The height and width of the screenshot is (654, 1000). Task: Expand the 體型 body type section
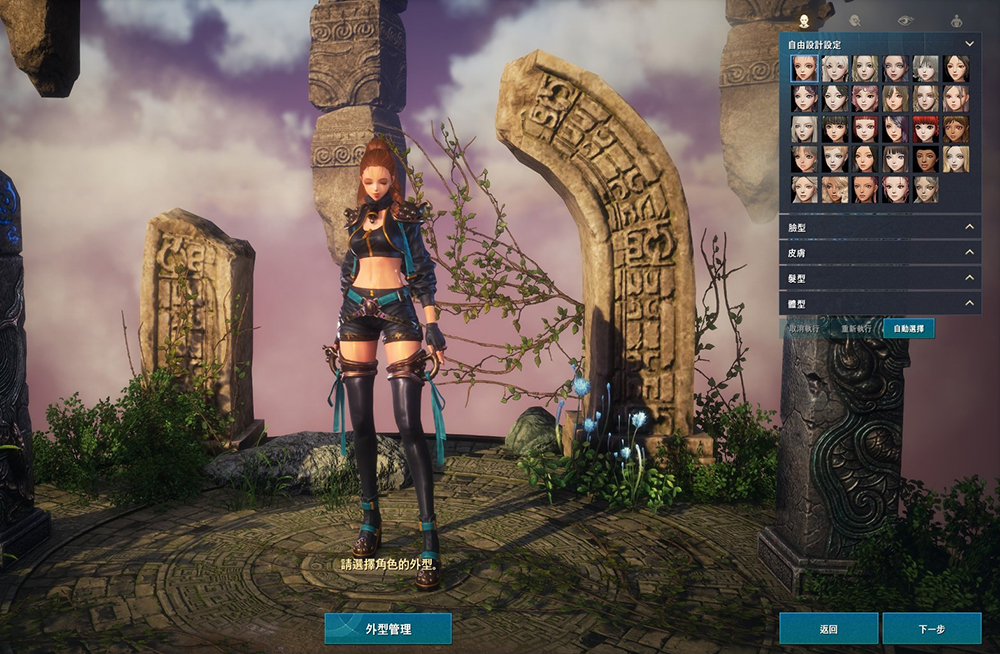(879, 303)
